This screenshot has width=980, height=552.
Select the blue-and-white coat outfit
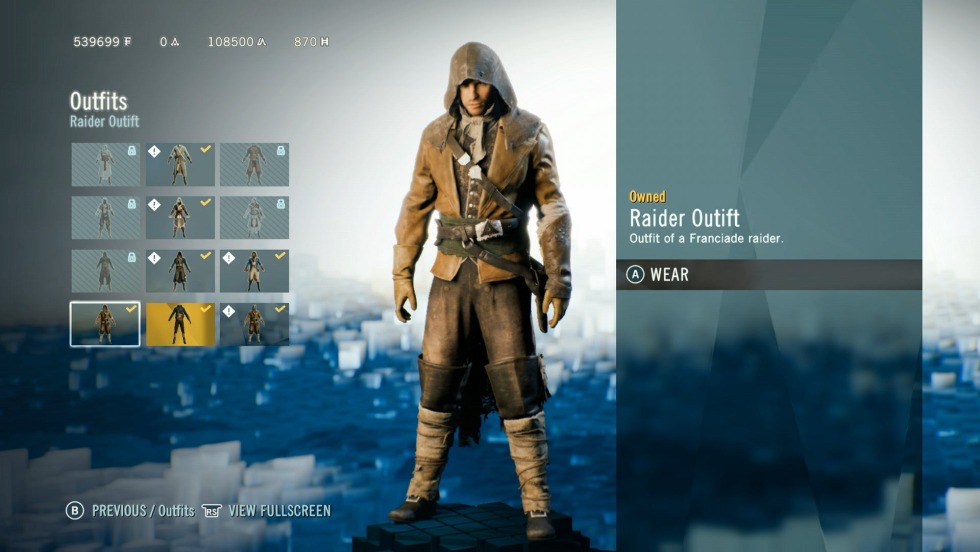pos(254,271)
